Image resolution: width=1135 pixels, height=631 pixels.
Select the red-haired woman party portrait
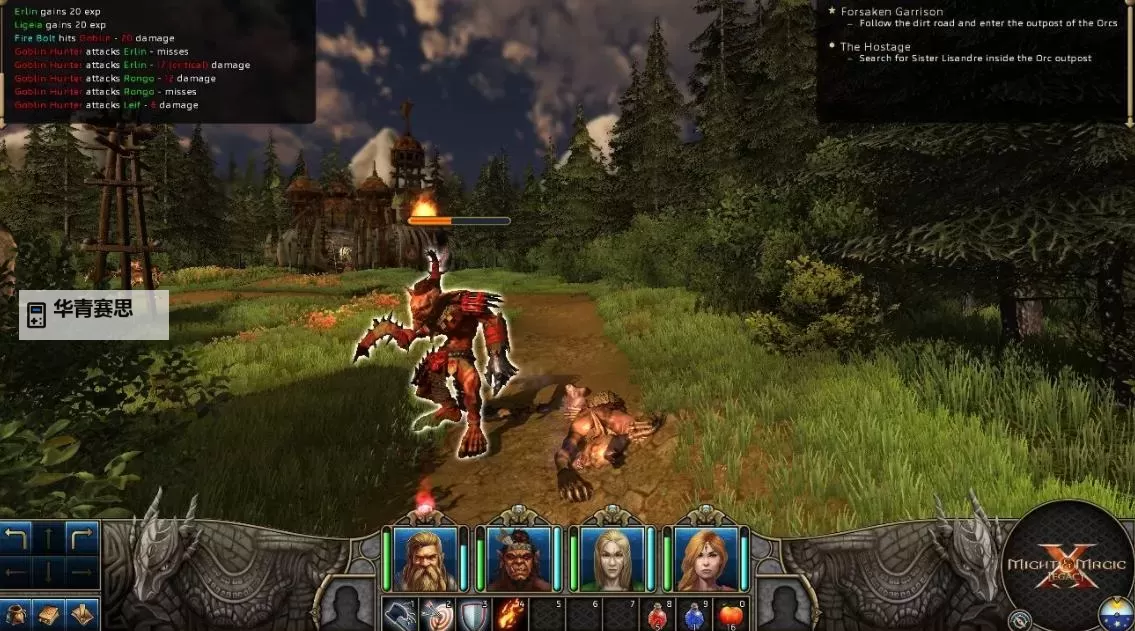click(705, 558)
